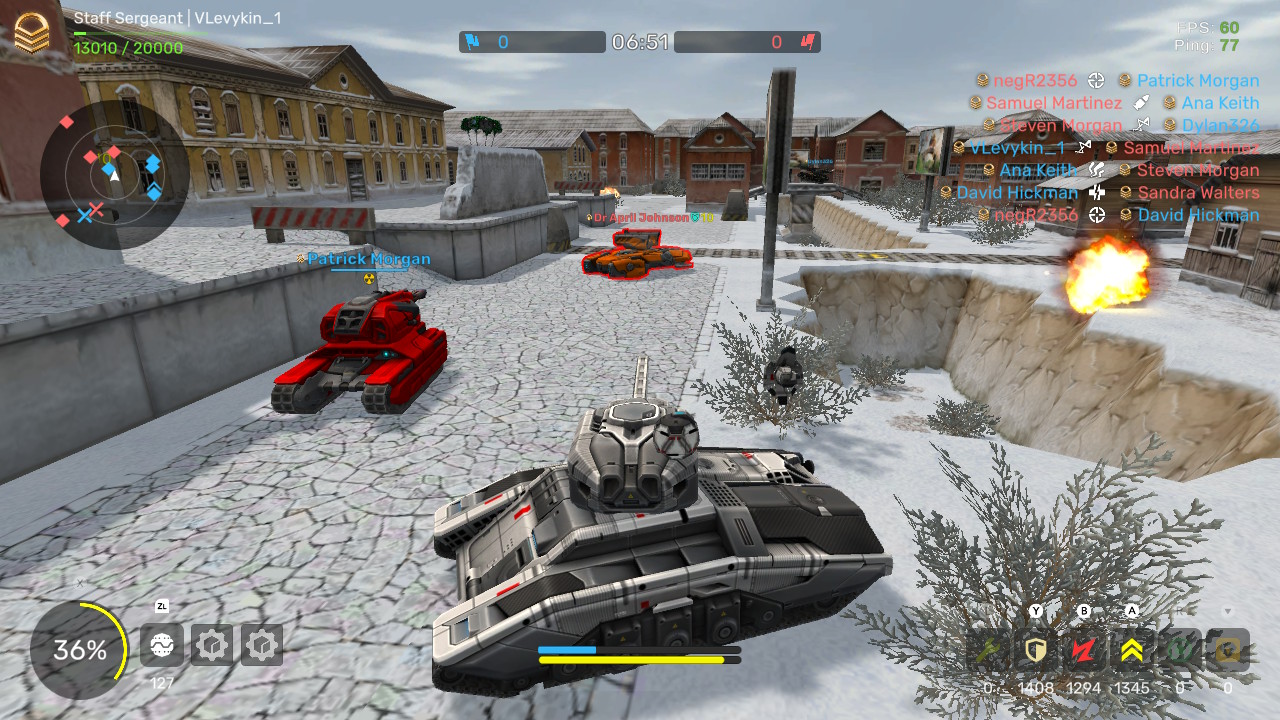Activate the red Double Damage supply
The width and height of the screenshot is (1280, 720).
pyautogui.click(x=1083, y=649)
